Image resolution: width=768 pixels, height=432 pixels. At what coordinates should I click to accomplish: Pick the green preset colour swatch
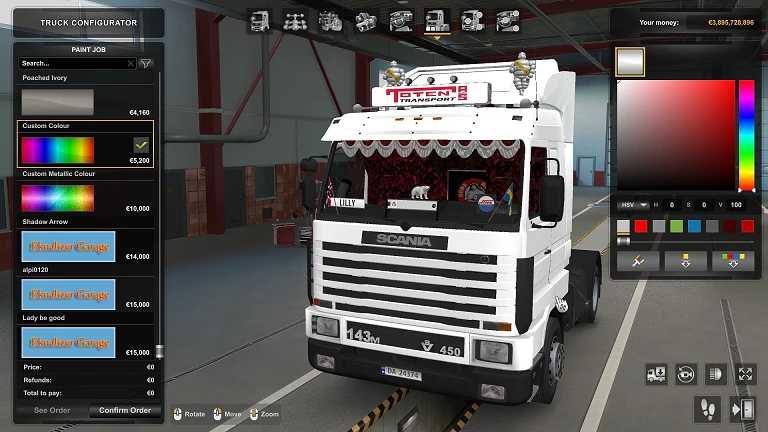click(x=676, y=226)
